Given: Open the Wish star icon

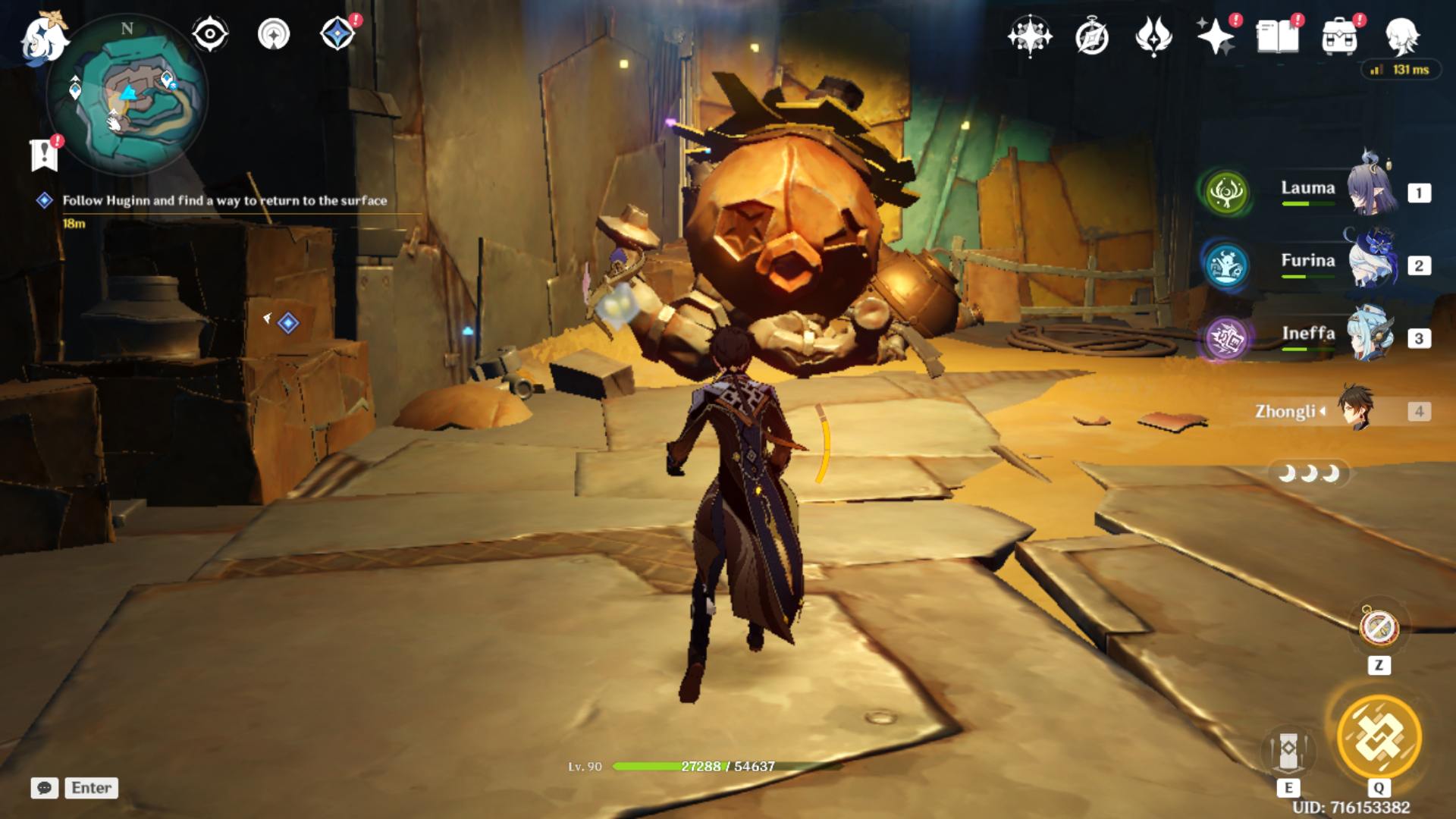Looking at the screenshot, I should [1215, 36].
